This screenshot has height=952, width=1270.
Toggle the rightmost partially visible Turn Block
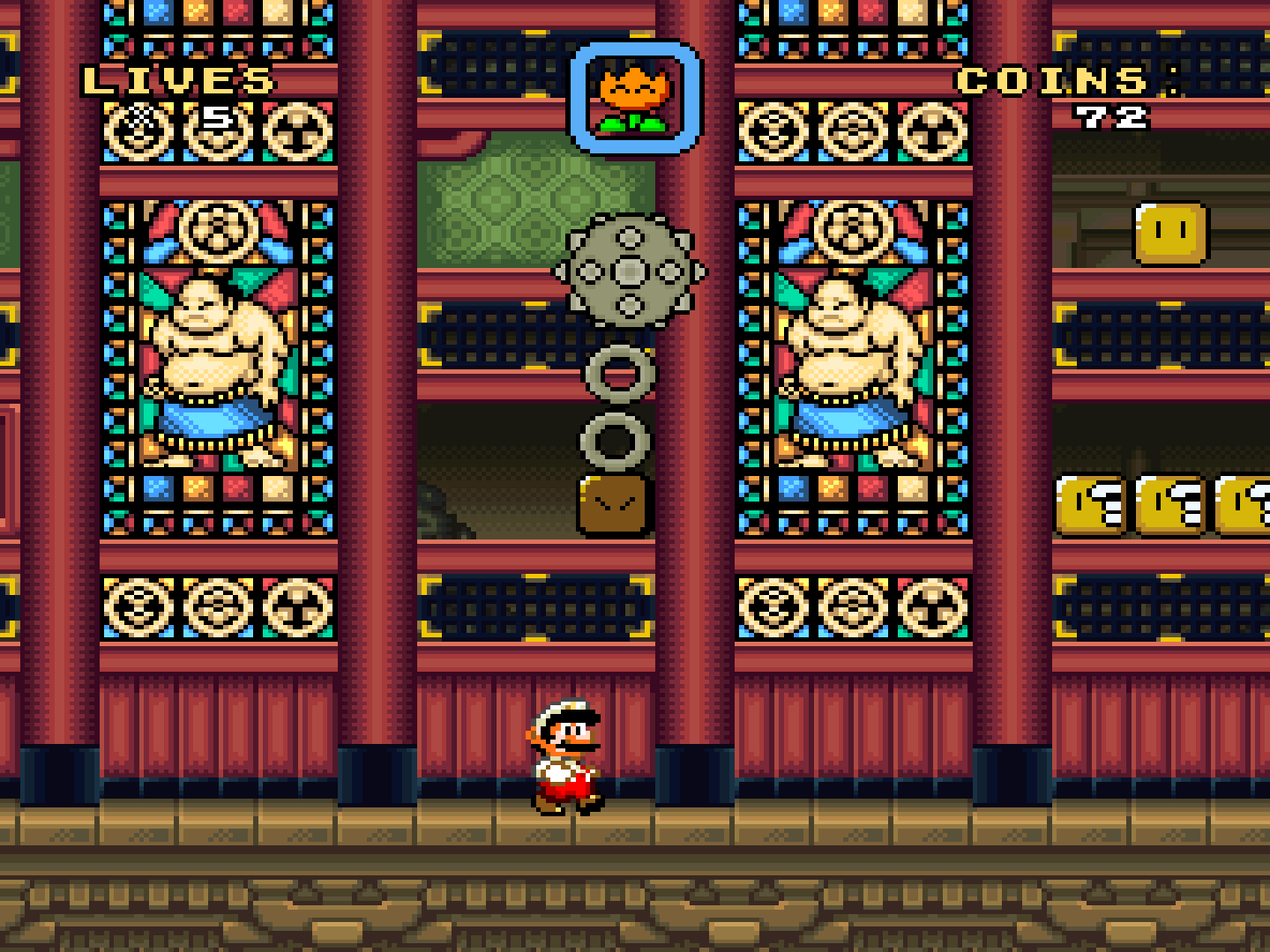tap(1246, 502)
